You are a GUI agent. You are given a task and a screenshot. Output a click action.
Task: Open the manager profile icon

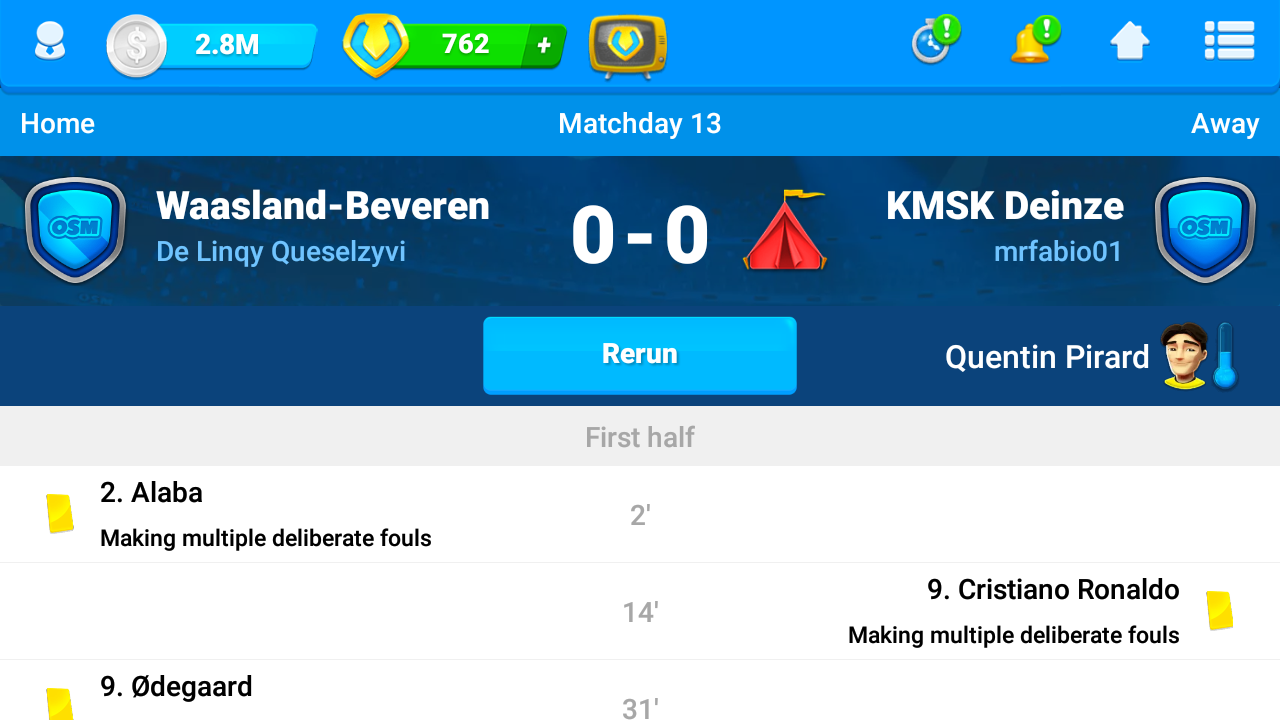click(x=49, y=43)
